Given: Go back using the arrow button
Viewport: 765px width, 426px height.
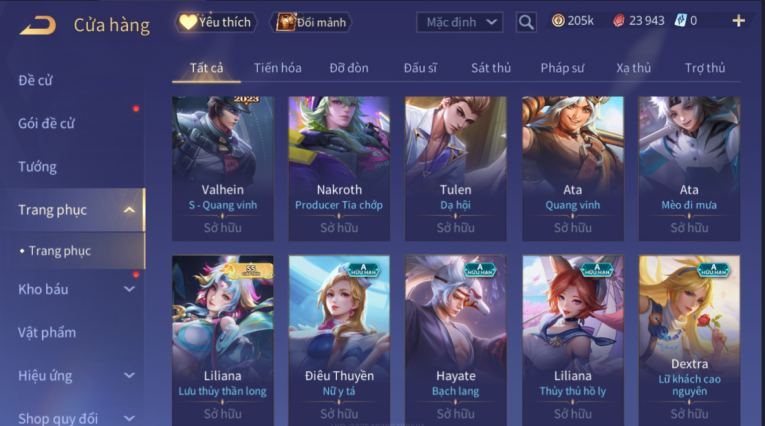Looking at the screenshot, I should click(37, 24).
